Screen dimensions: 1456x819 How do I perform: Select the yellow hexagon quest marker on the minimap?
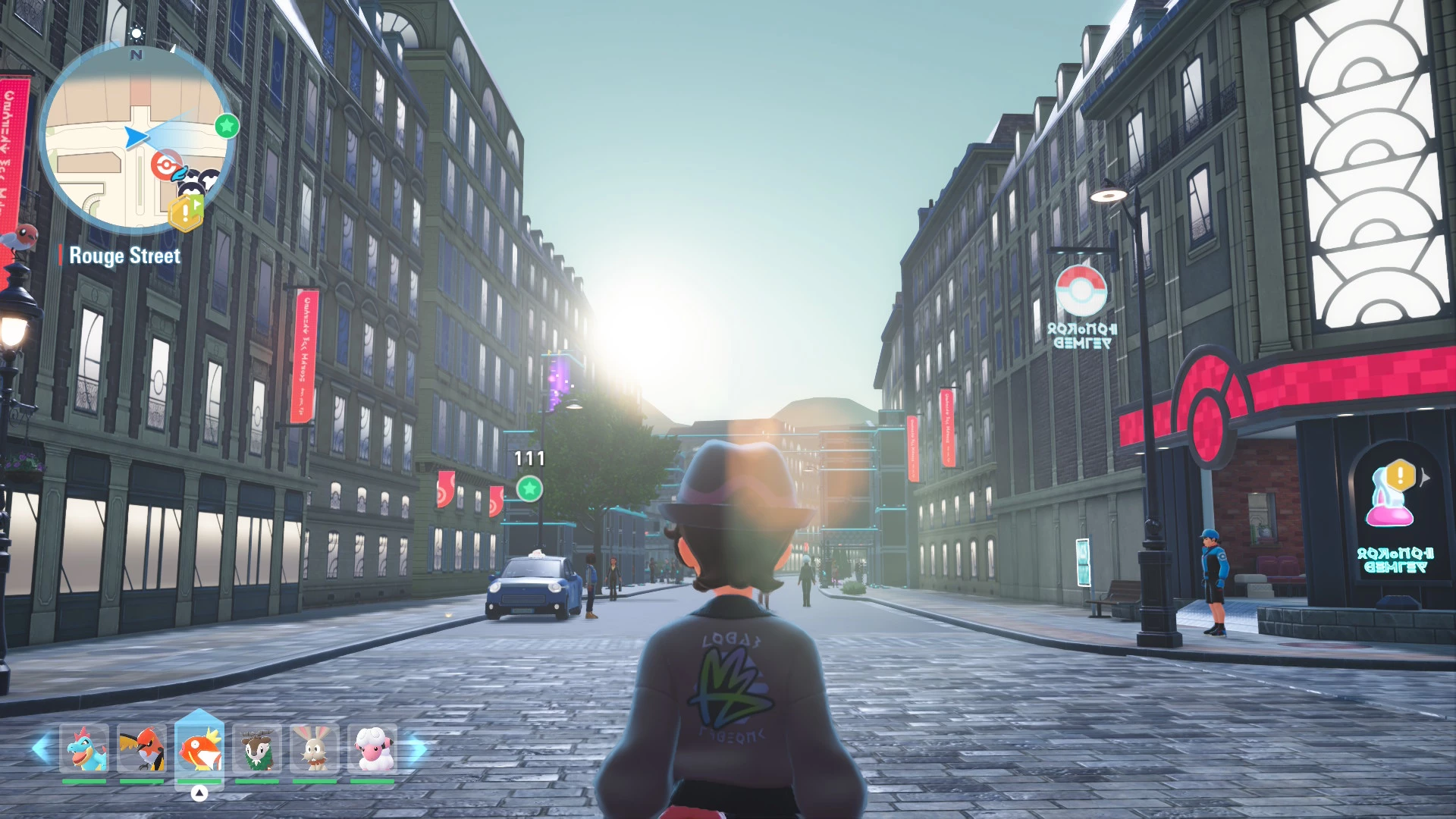click(x=186, y=213)
